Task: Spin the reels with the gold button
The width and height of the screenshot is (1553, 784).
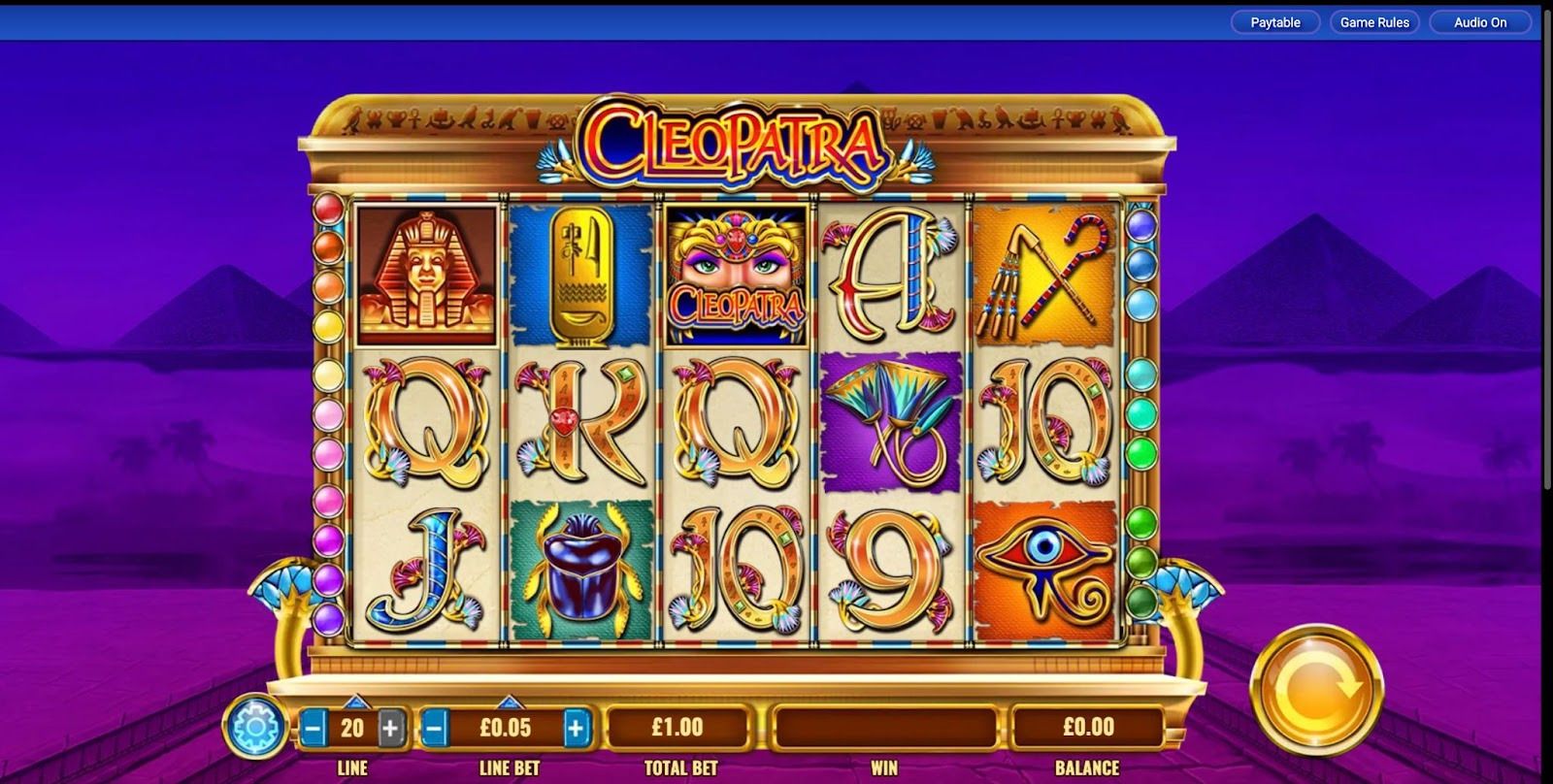Action: tap(1316, 690)
